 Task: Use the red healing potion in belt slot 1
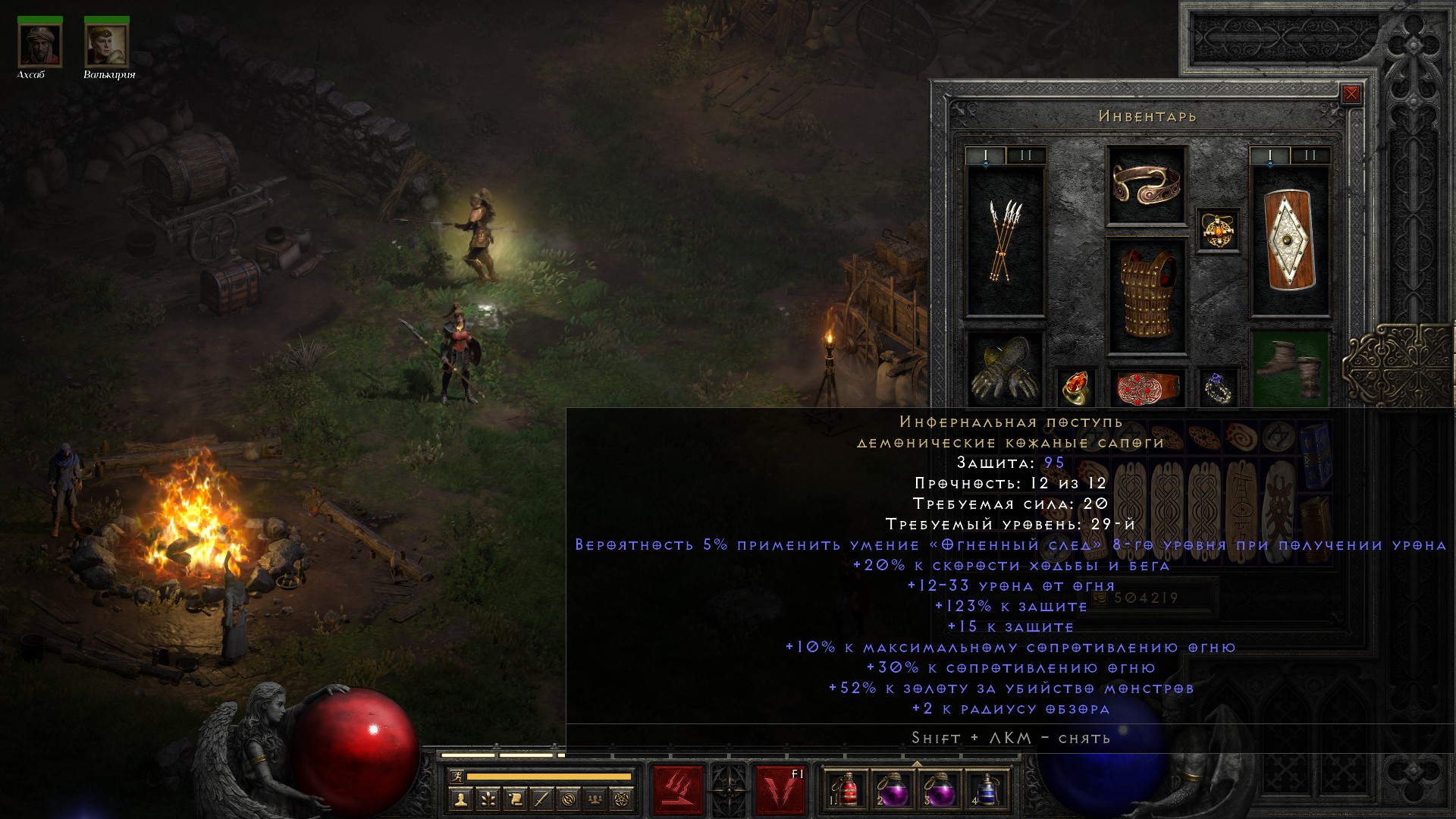pyautogui.click(x=849, y=790)
